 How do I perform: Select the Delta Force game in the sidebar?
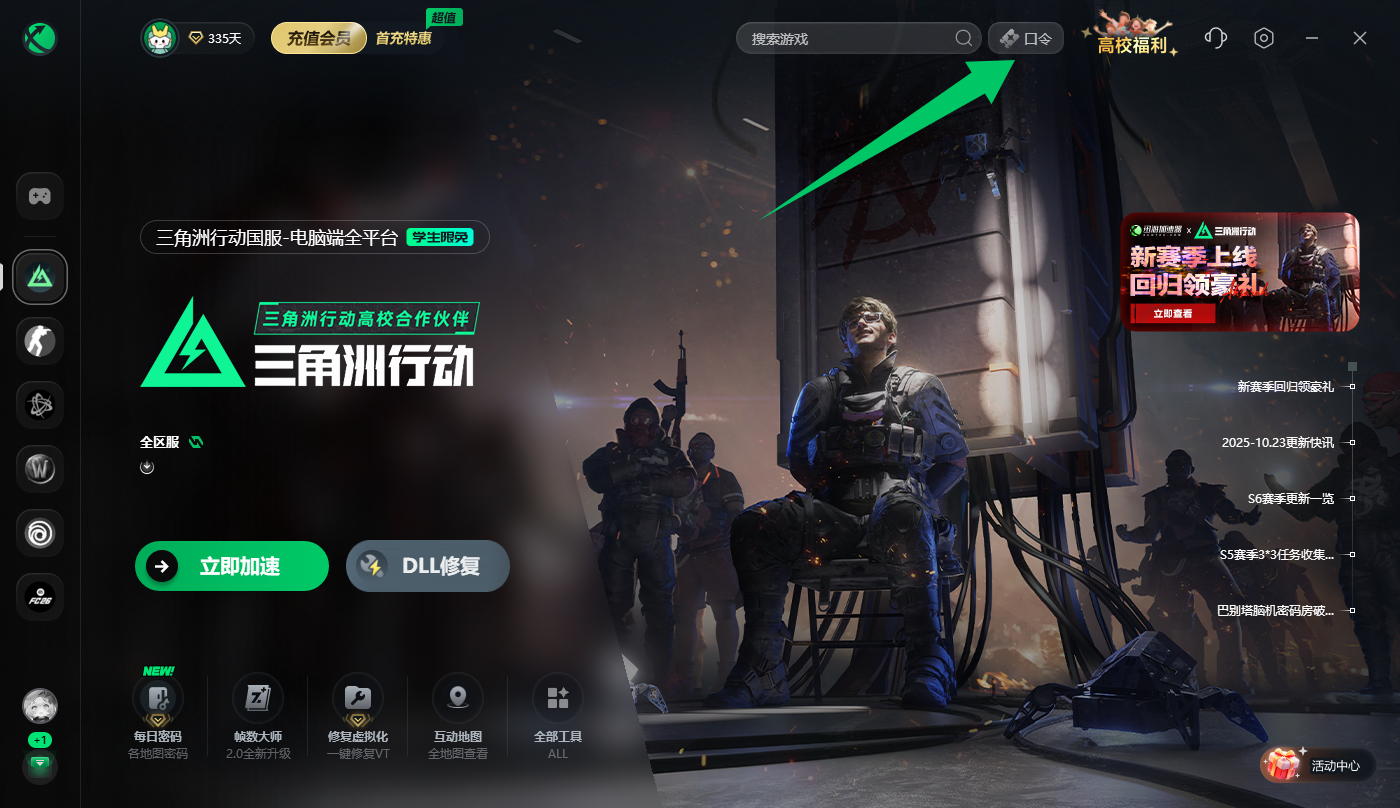point(40,277)
